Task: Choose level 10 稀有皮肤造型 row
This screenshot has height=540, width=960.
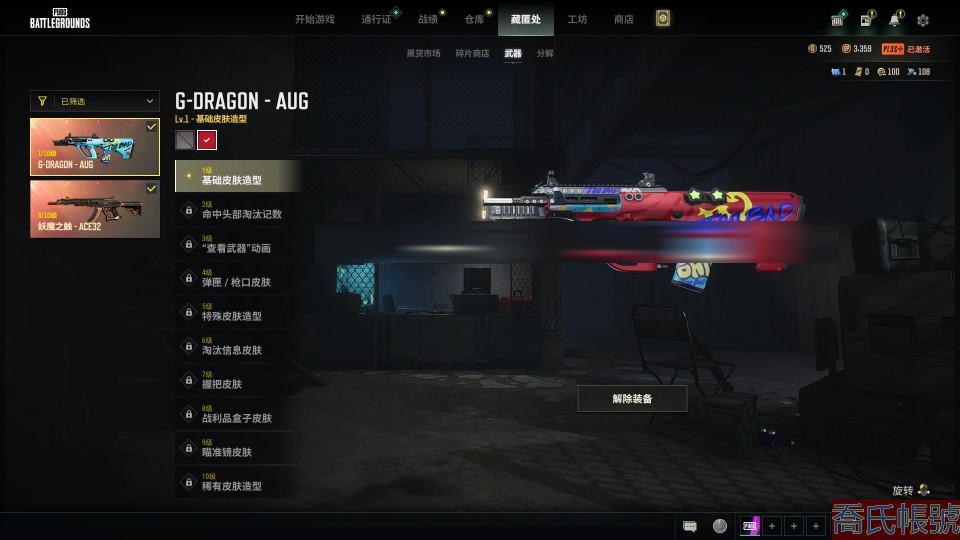Action: tap(238, 482)
